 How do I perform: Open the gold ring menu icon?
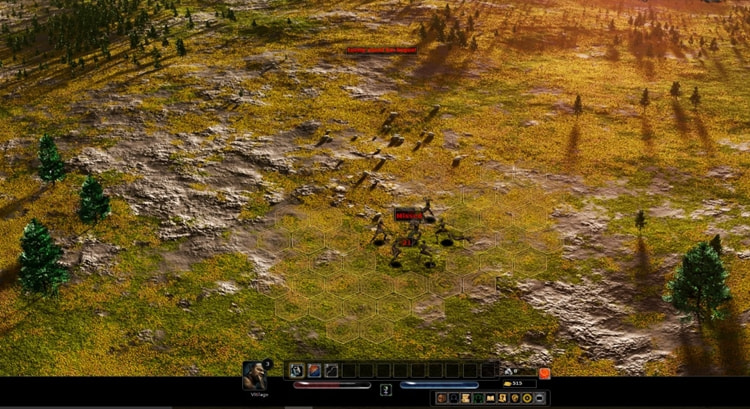click(x=527, y=398)
